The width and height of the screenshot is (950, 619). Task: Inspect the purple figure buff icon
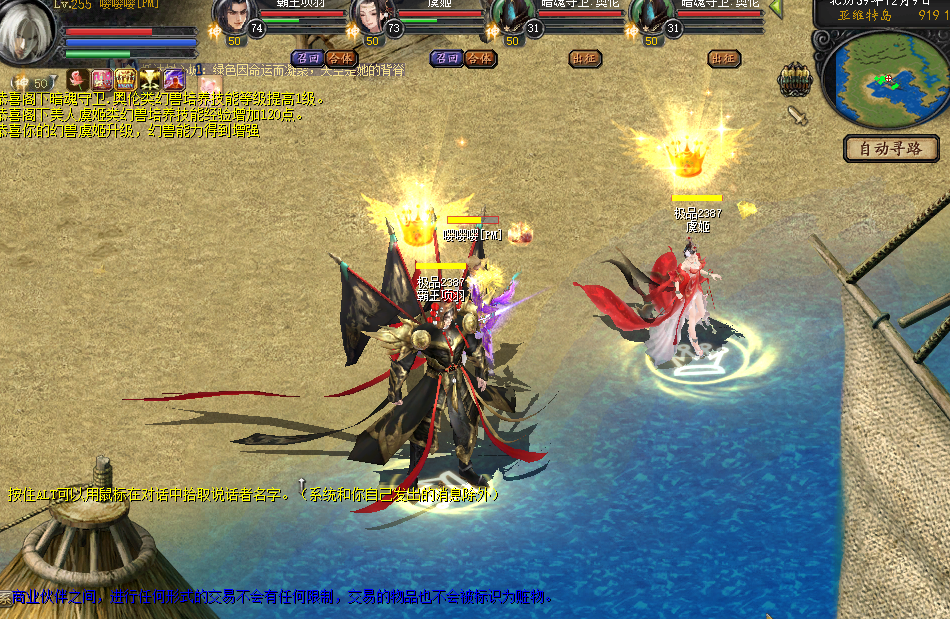174,78
